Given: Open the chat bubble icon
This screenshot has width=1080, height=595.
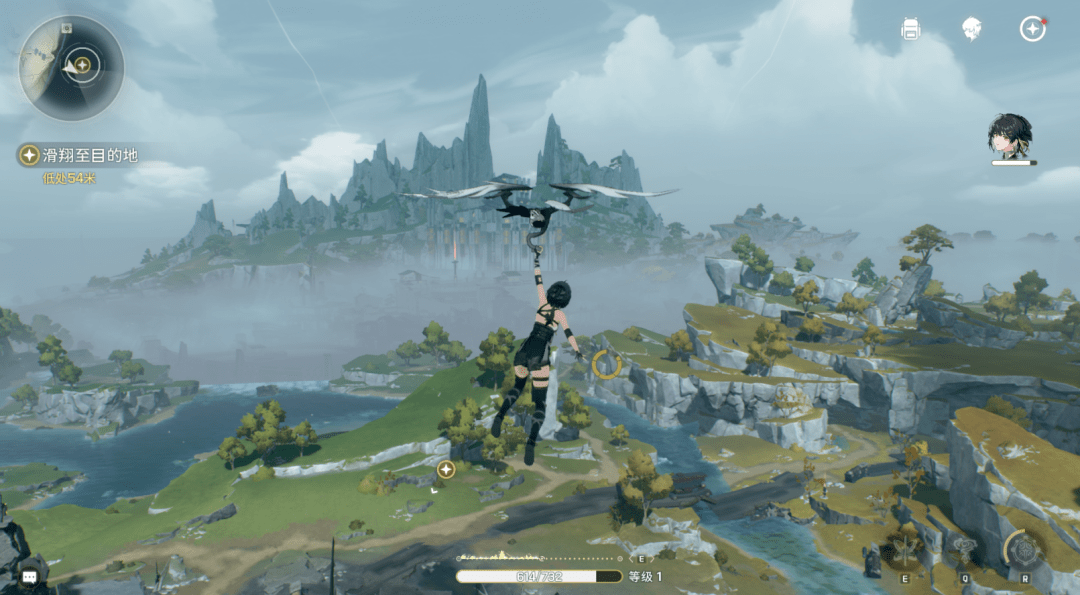Looking at the screenshot, I should (x=30, y=577).
